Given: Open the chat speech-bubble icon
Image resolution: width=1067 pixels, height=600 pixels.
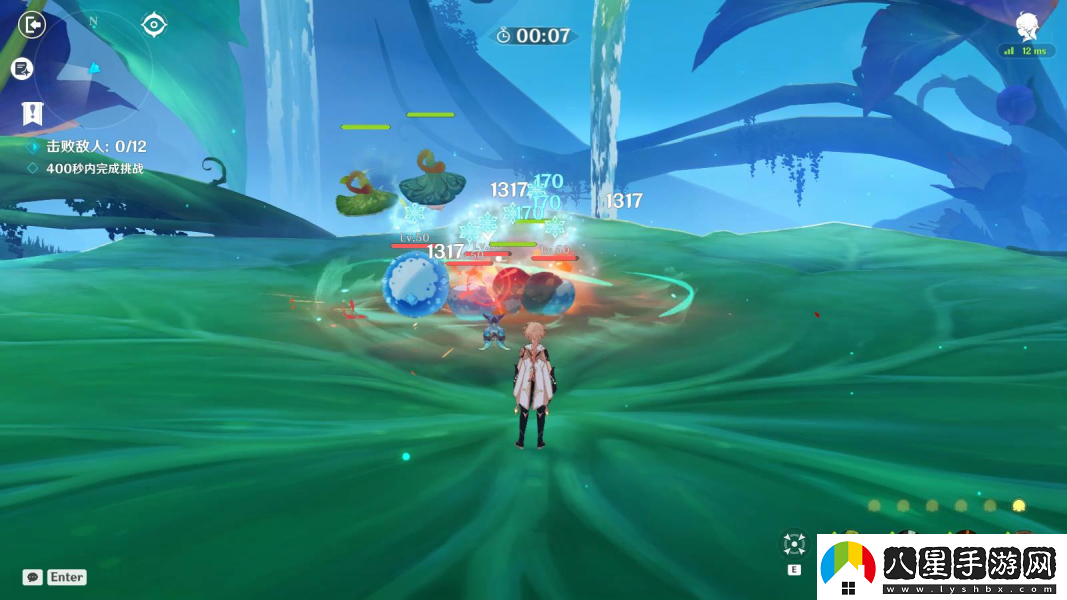Looking at the screenshot, I should tap(33, 577).
